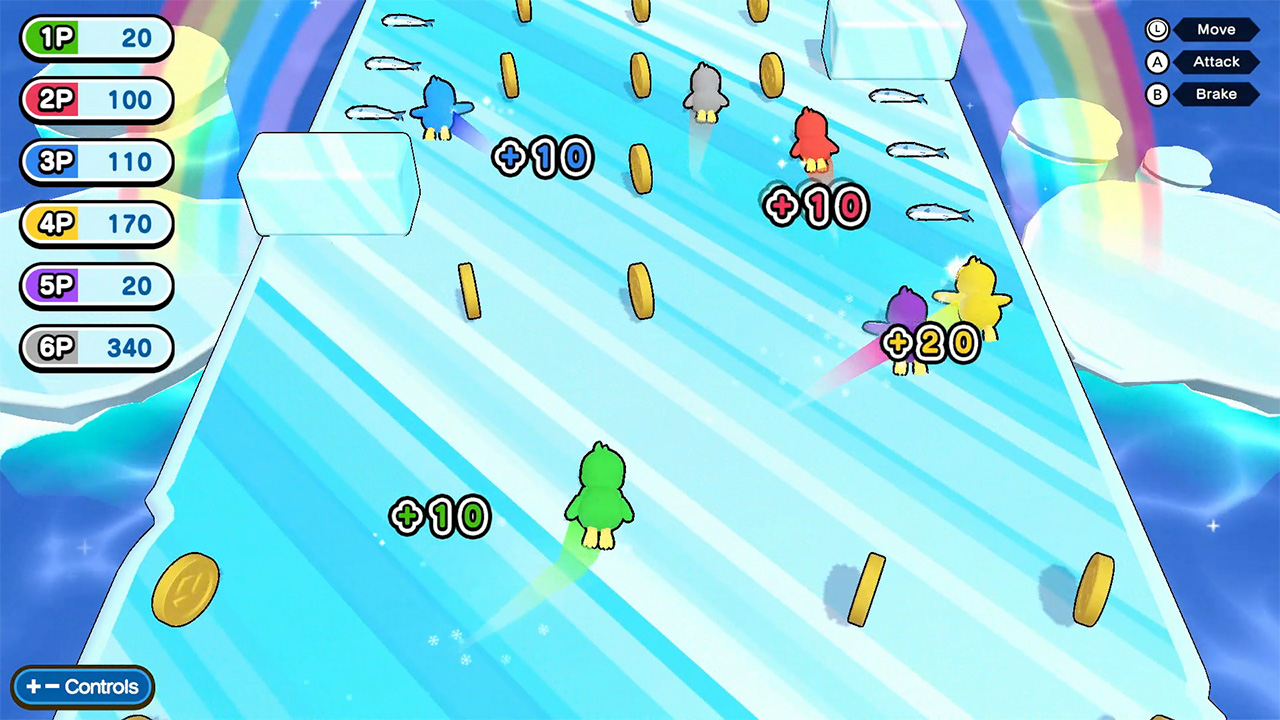Click the ice block on the left edge
The height and width of the screenshot is (720, 1280).
tap(327, 185)
